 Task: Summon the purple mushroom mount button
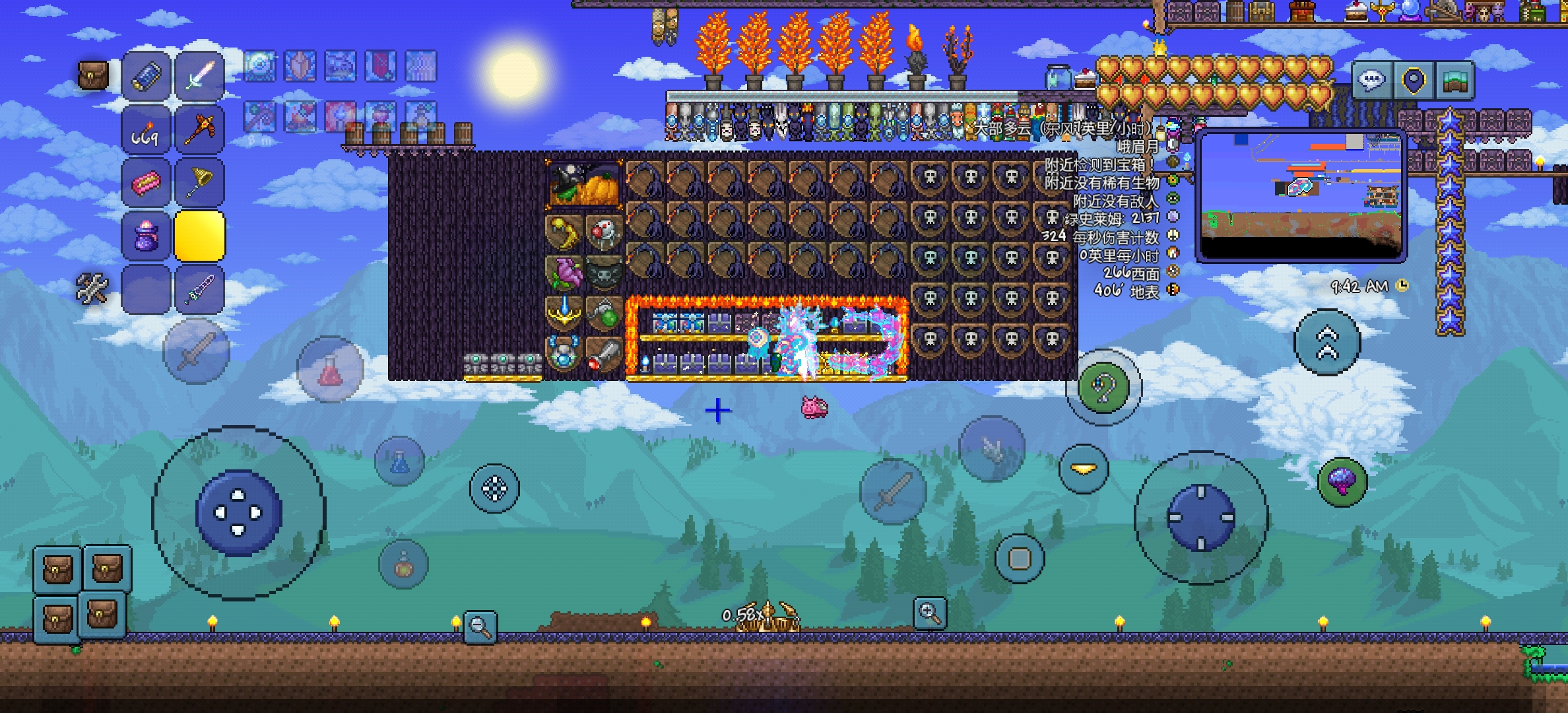point(1342,481)
